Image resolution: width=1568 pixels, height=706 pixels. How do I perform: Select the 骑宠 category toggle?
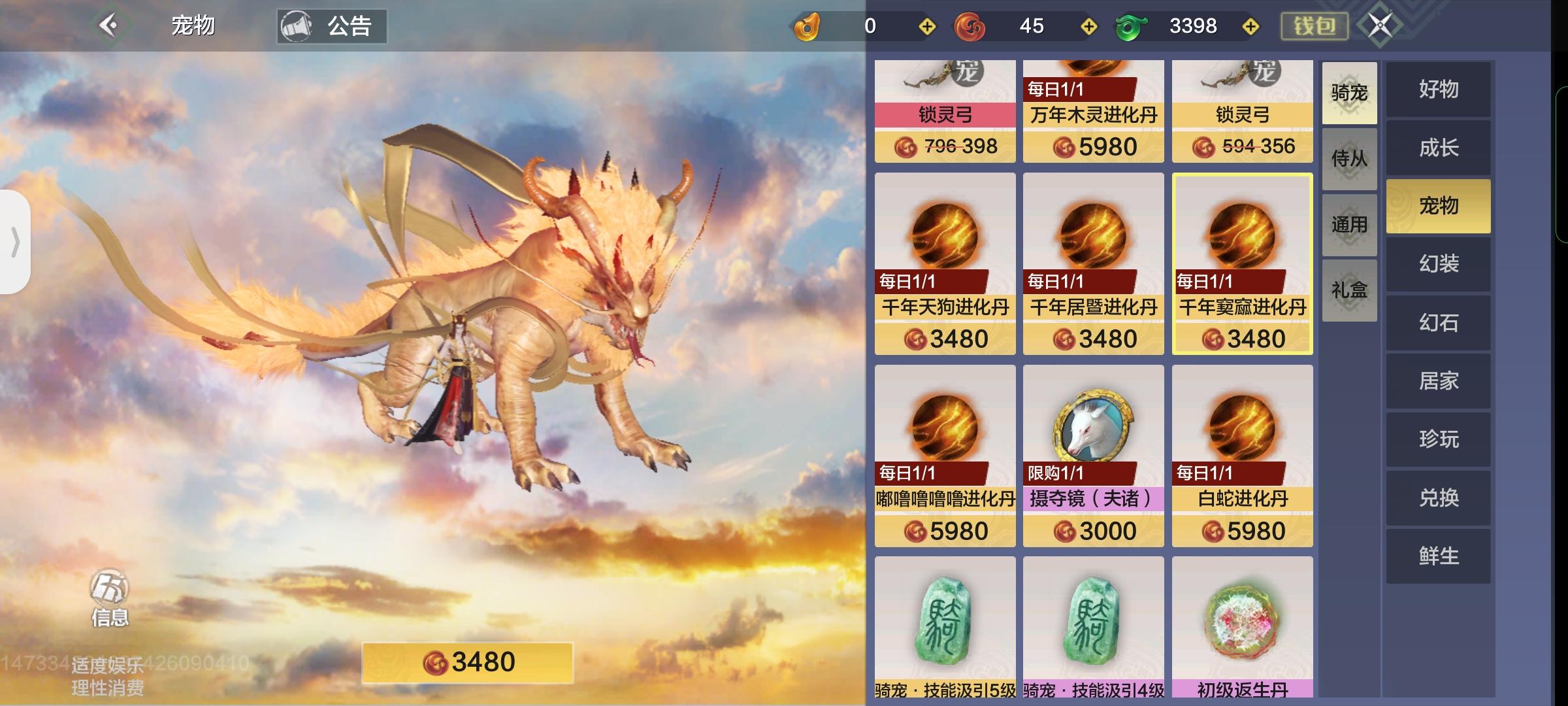point(1349,93)
